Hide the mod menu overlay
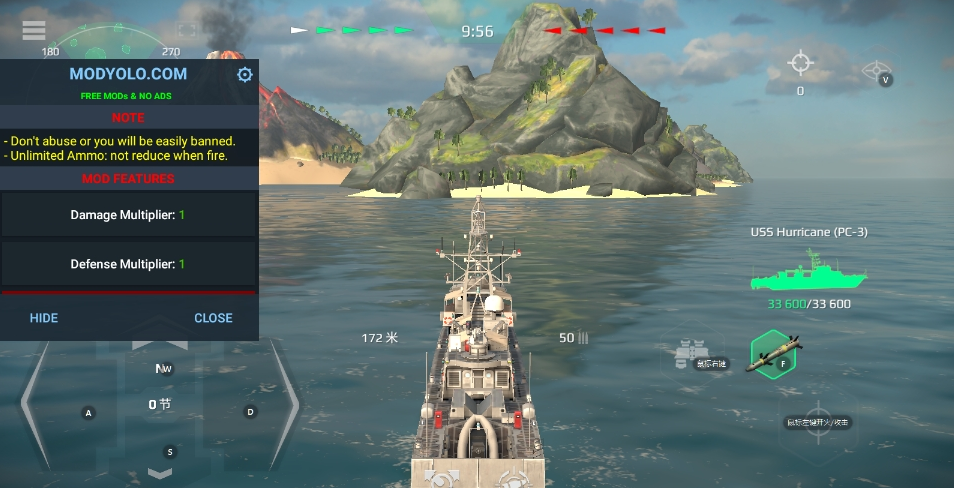 pyautogui.click(x=44, y=318)
